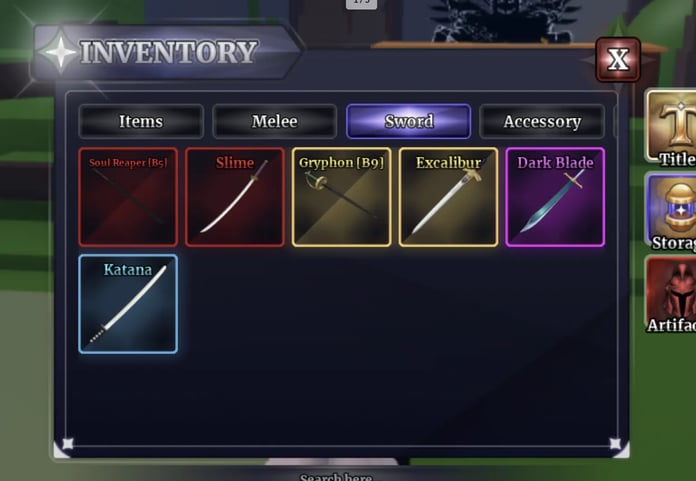Open the Artifacts helmet menu

672,293
